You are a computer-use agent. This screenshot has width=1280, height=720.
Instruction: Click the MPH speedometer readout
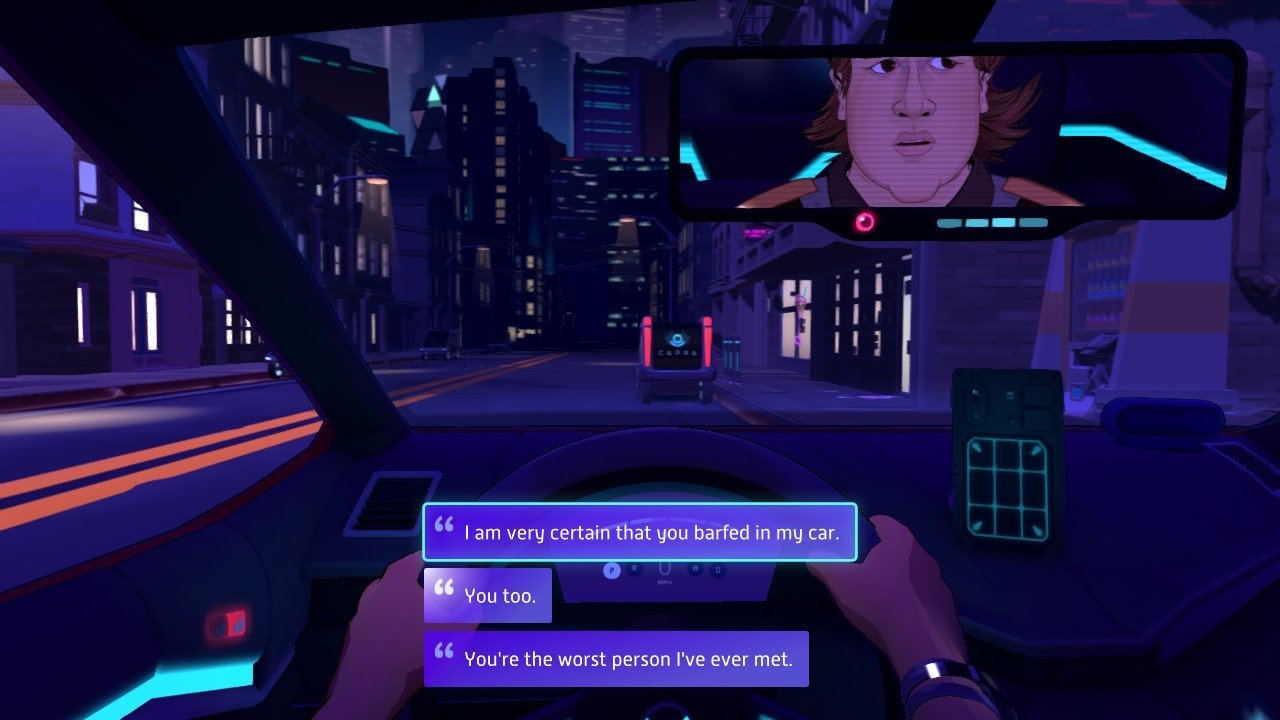pyautogui.click(x=664, y=580)
